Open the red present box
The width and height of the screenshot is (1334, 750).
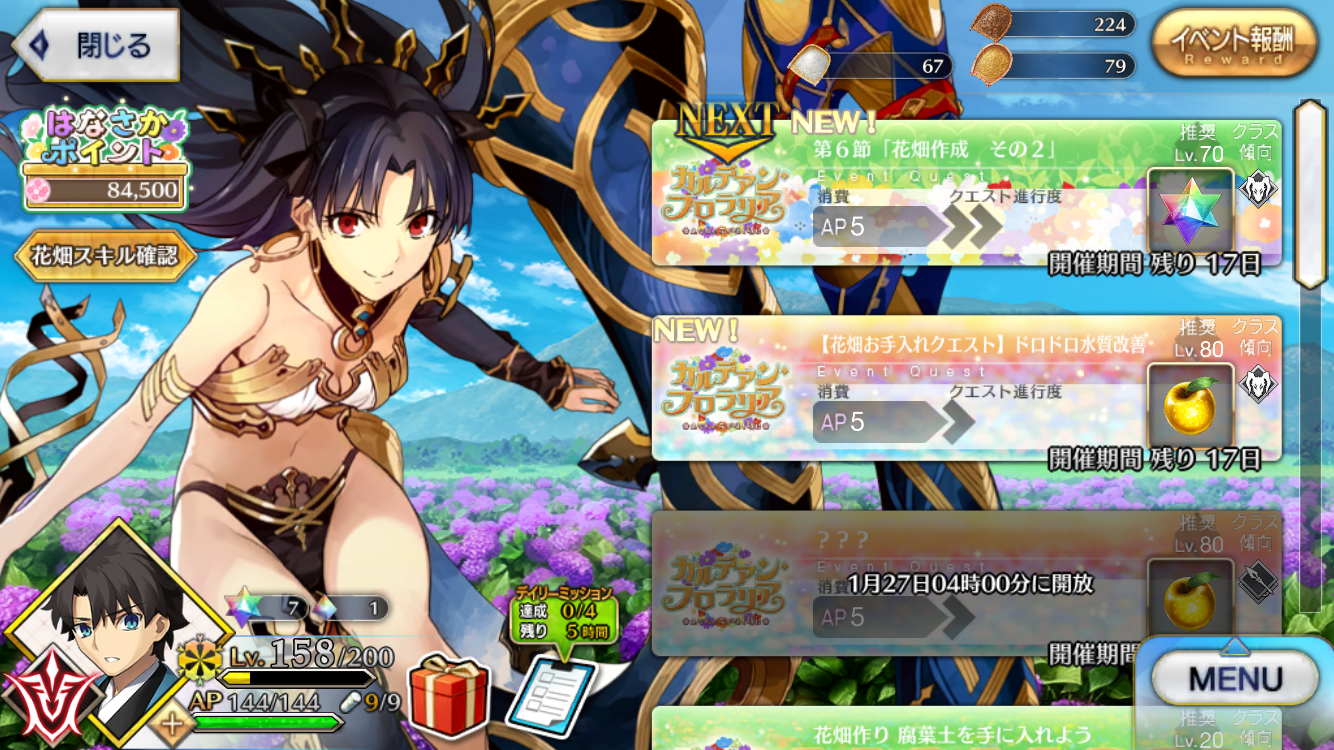449,695
